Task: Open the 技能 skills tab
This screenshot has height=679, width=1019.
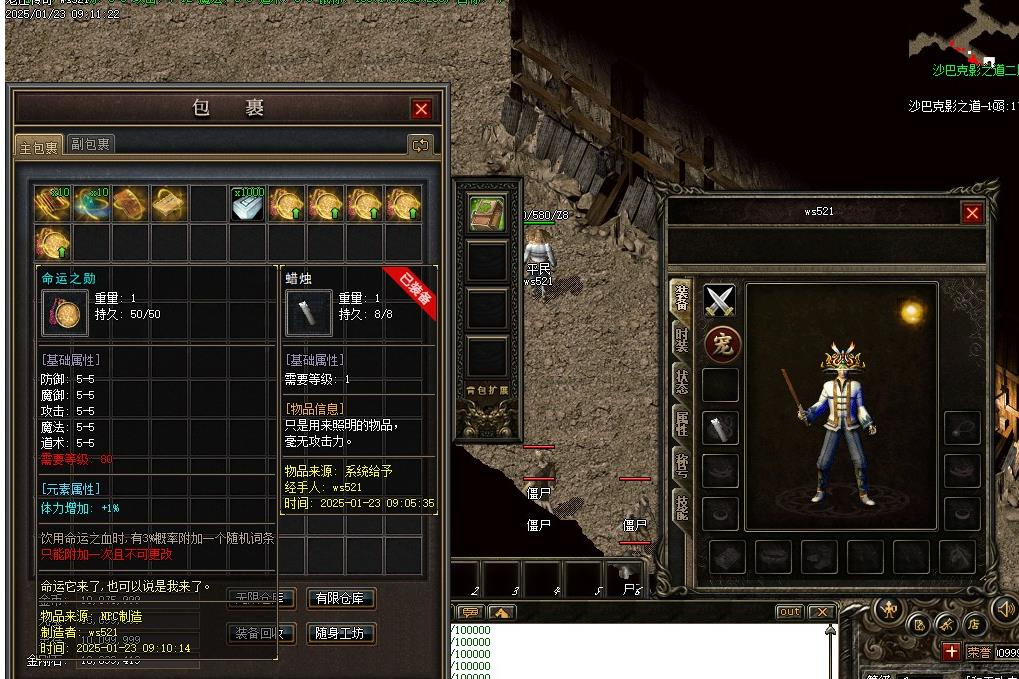Action: point(682,507)
